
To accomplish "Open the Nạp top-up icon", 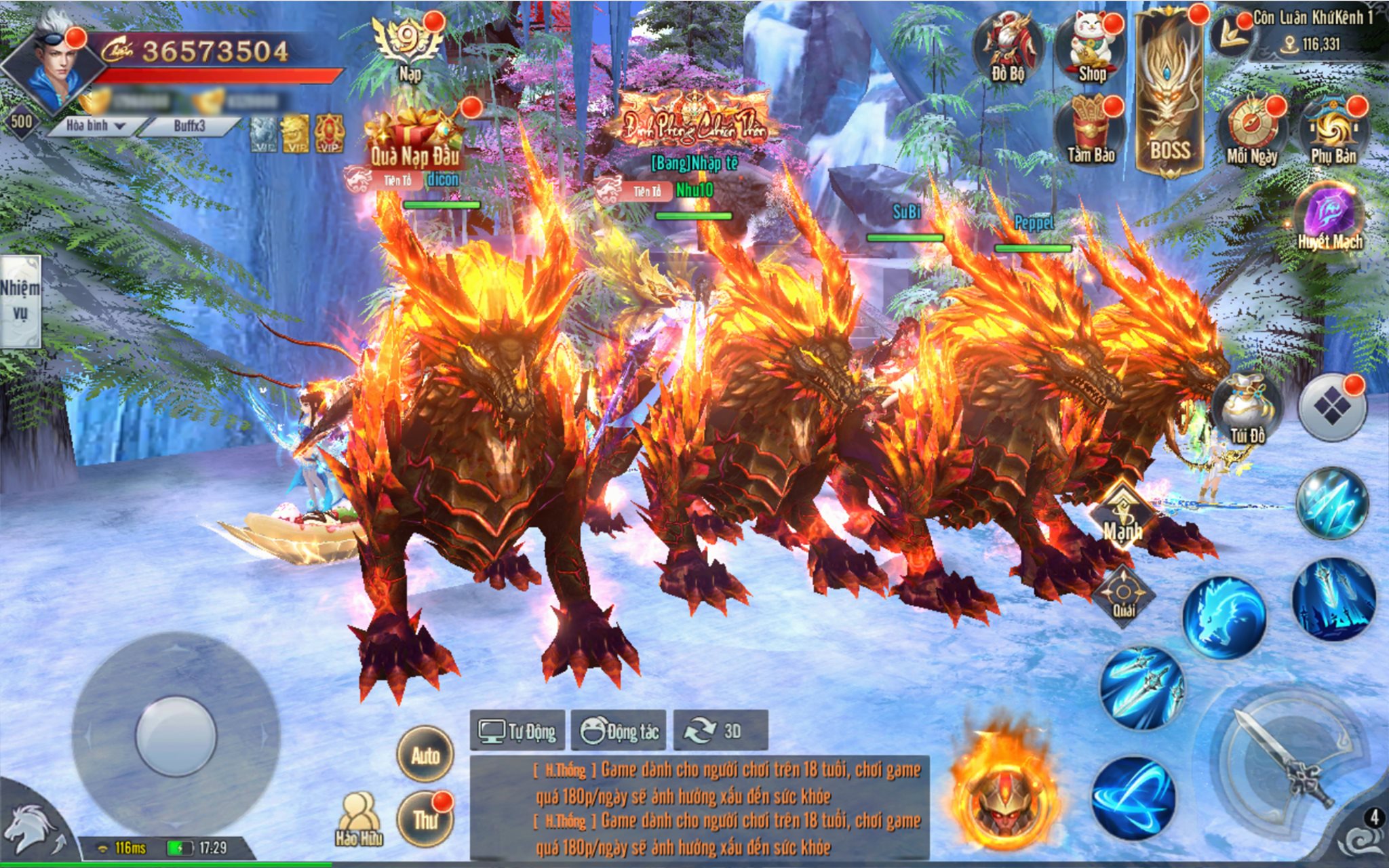I will (x=410, y=46).
